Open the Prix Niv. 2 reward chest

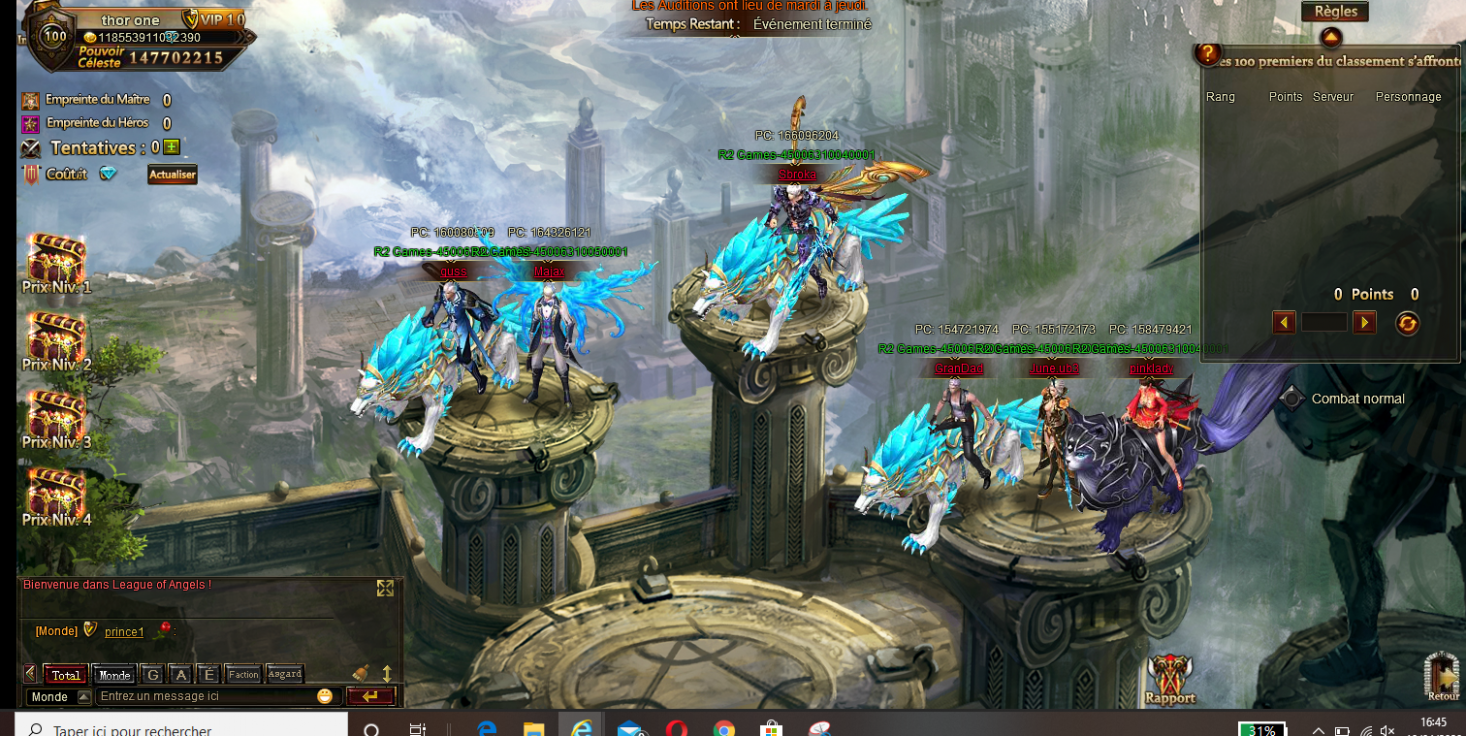56,339
